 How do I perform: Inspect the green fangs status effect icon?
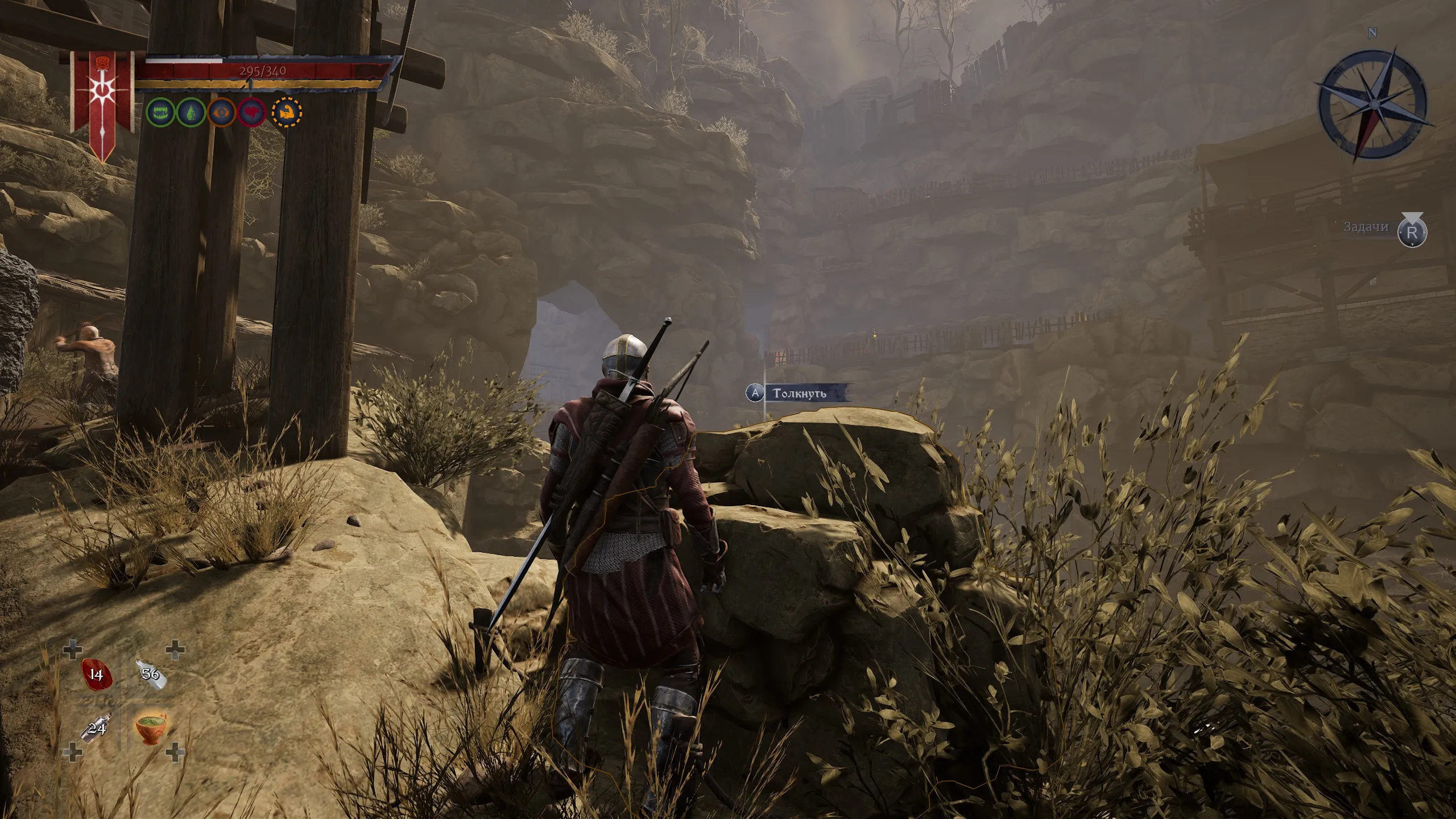(159, 113)
